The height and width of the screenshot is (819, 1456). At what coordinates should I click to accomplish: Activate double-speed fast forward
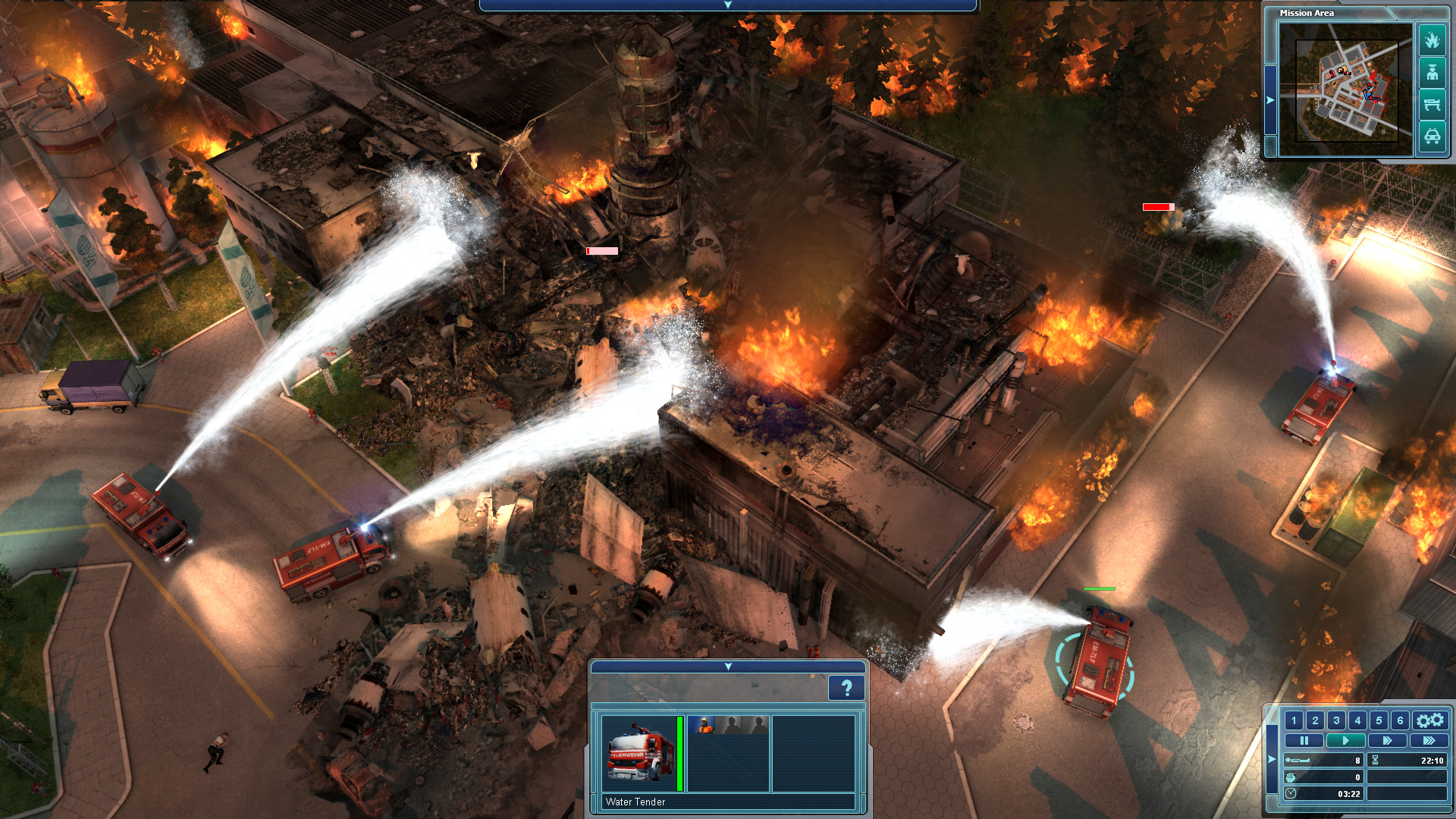[1387, 740]
